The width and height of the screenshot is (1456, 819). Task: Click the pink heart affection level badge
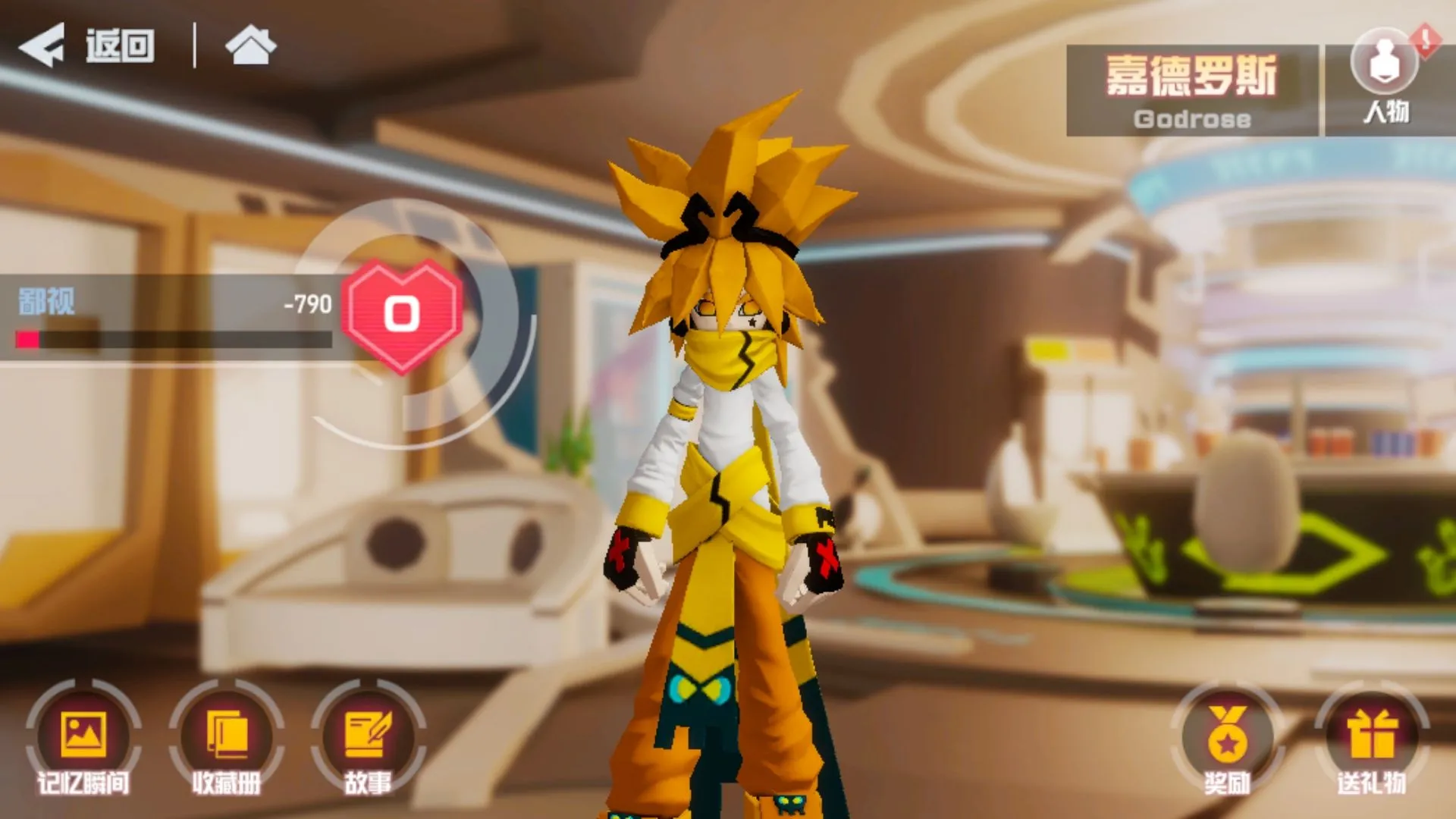tap(402, 314)
